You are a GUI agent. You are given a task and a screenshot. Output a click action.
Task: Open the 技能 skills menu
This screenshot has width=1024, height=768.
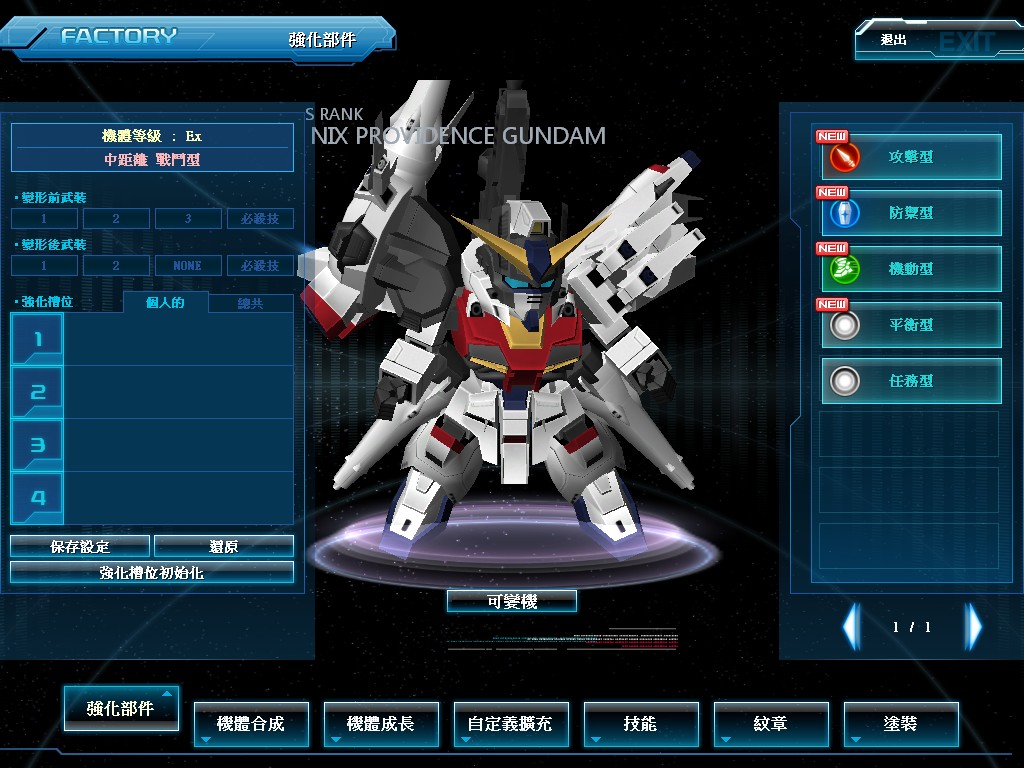pos(641,724)
